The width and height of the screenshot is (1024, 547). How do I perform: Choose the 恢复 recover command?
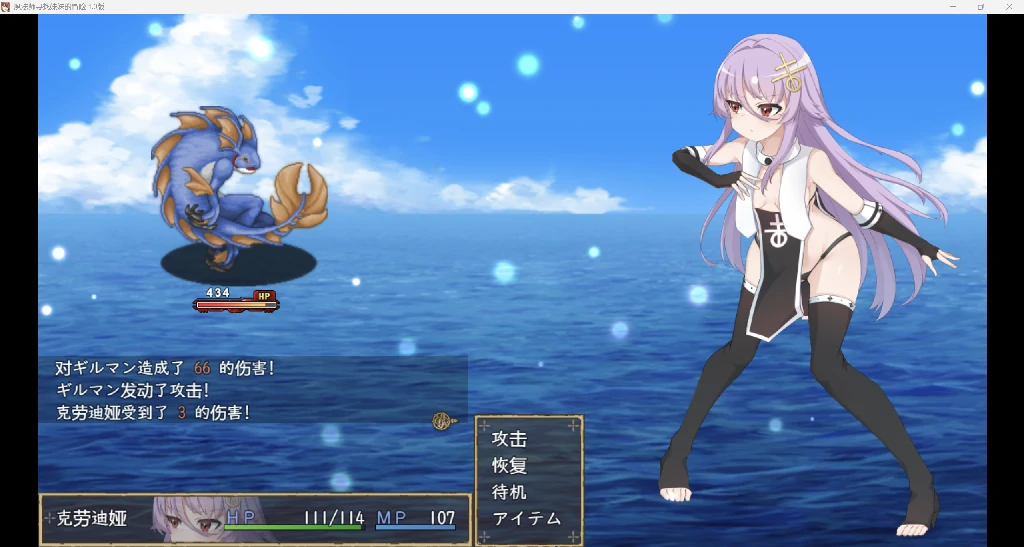click(510, 465)
